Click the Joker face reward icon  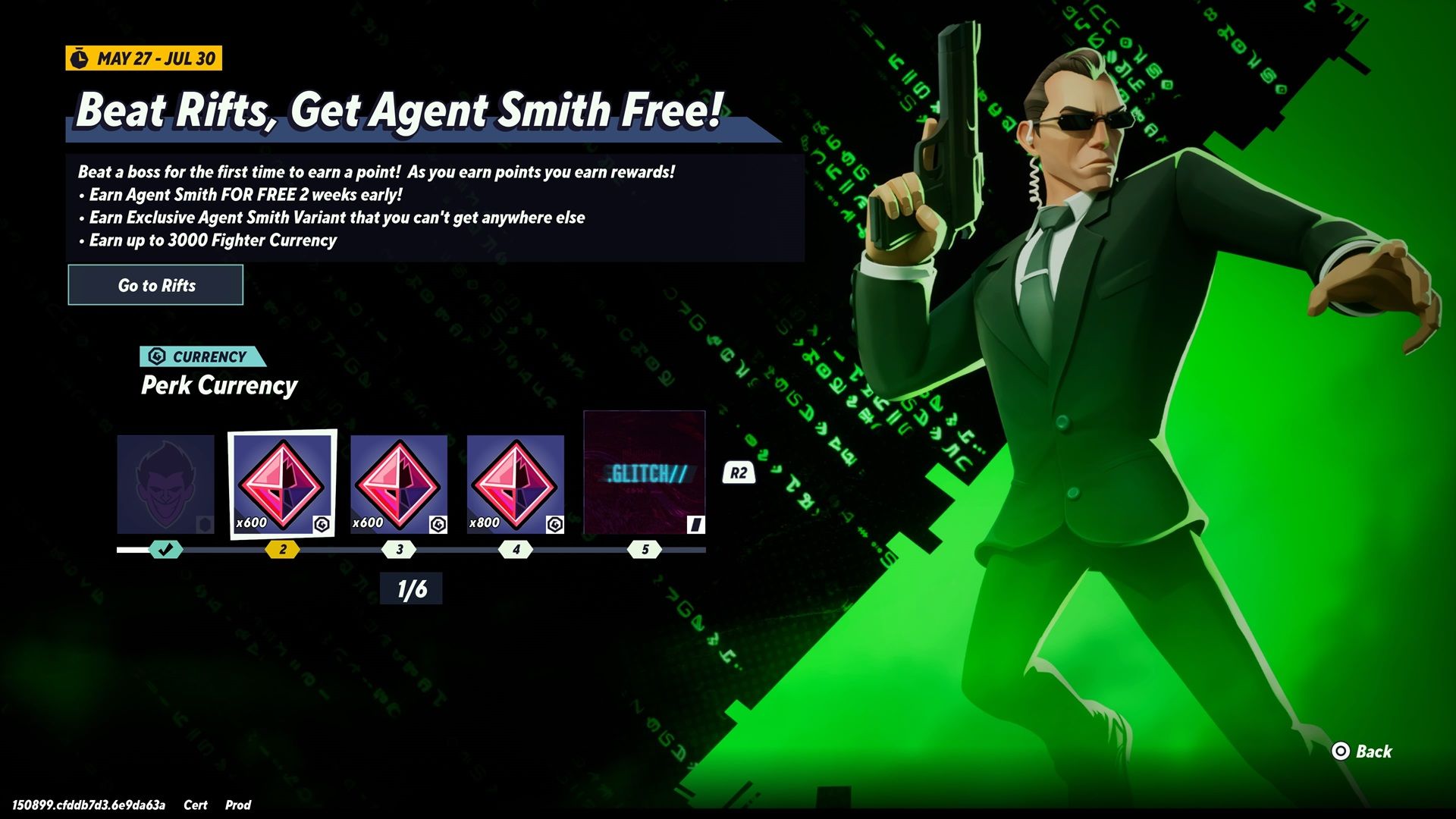pos(165,483)
